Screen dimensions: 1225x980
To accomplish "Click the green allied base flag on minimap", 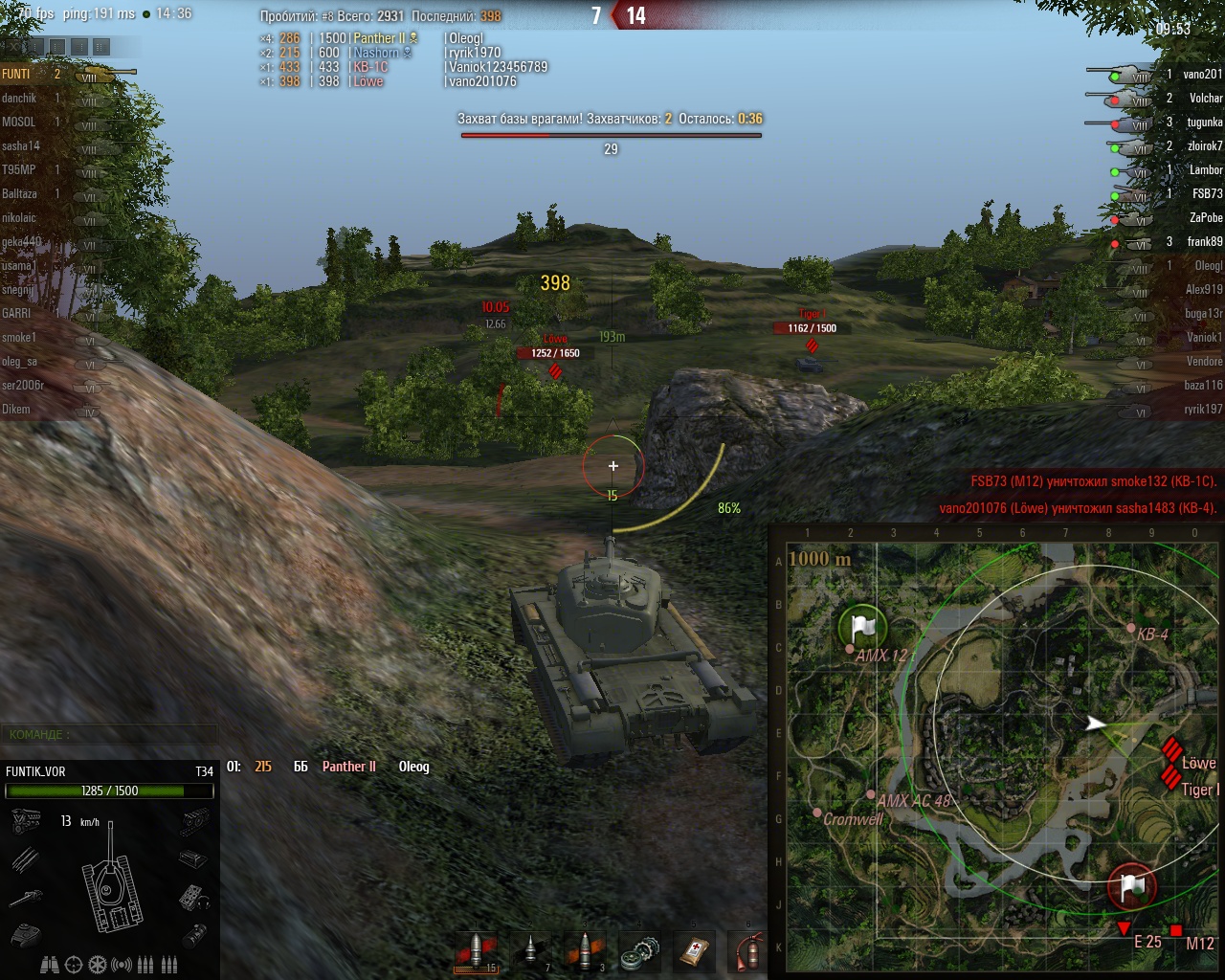I will coord(862,628).
